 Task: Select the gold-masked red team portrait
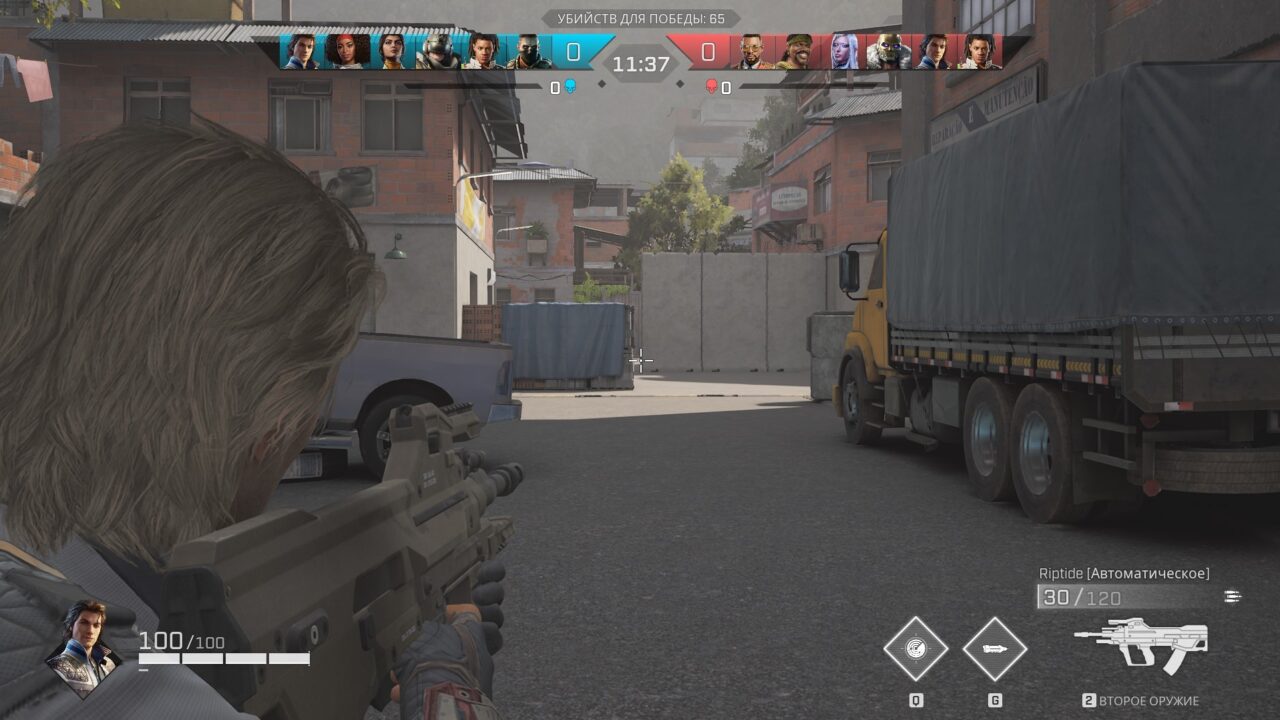click(x=888, y=51)
